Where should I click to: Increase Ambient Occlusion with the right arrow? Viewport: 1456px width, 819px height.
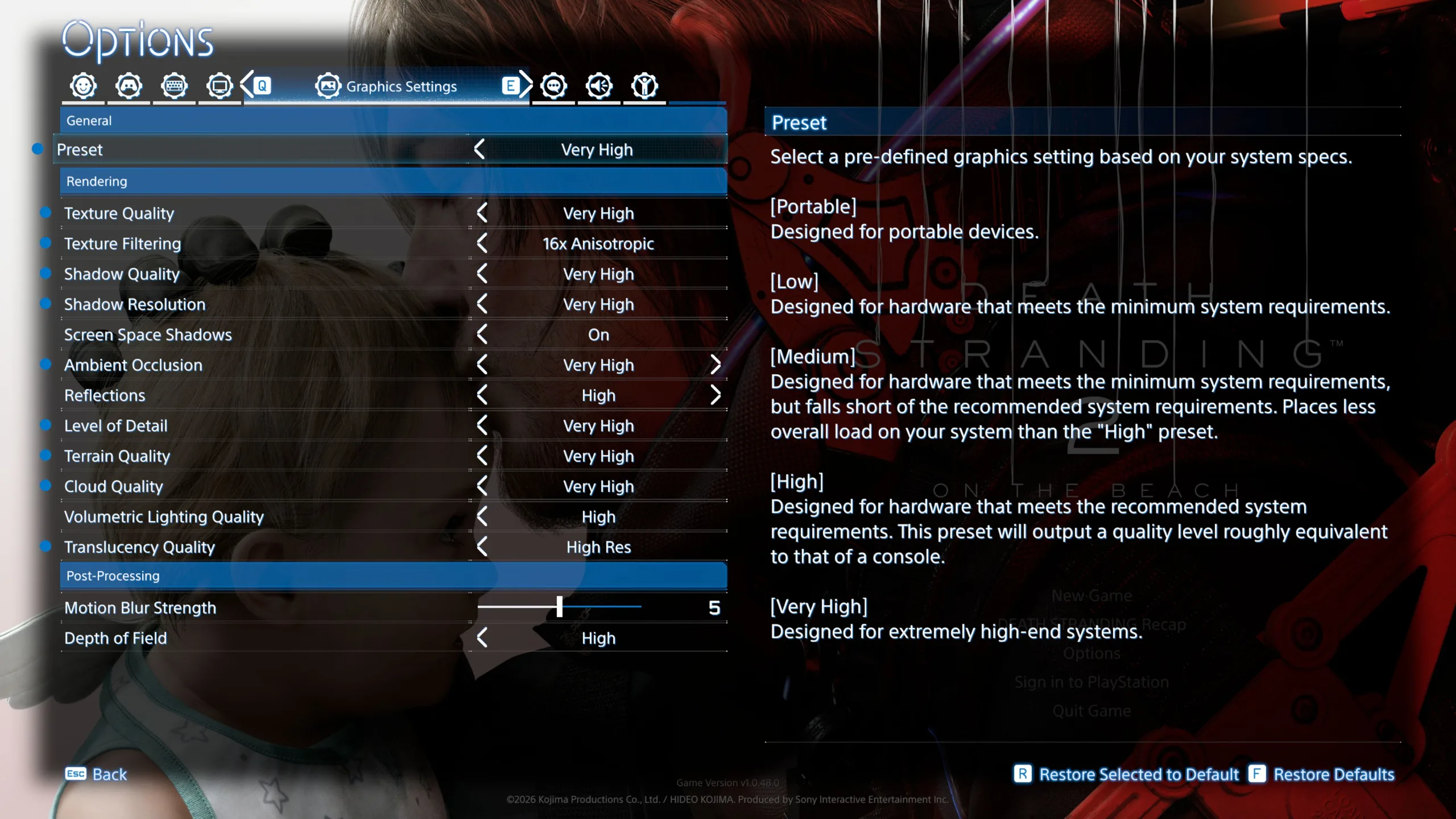pyautogui.click(x=715, y=365)
